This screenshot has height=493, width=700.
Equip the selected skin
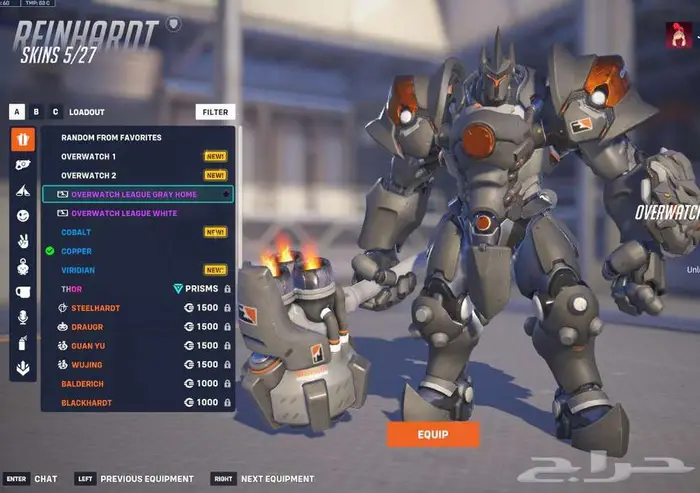(x=433, y=434)
